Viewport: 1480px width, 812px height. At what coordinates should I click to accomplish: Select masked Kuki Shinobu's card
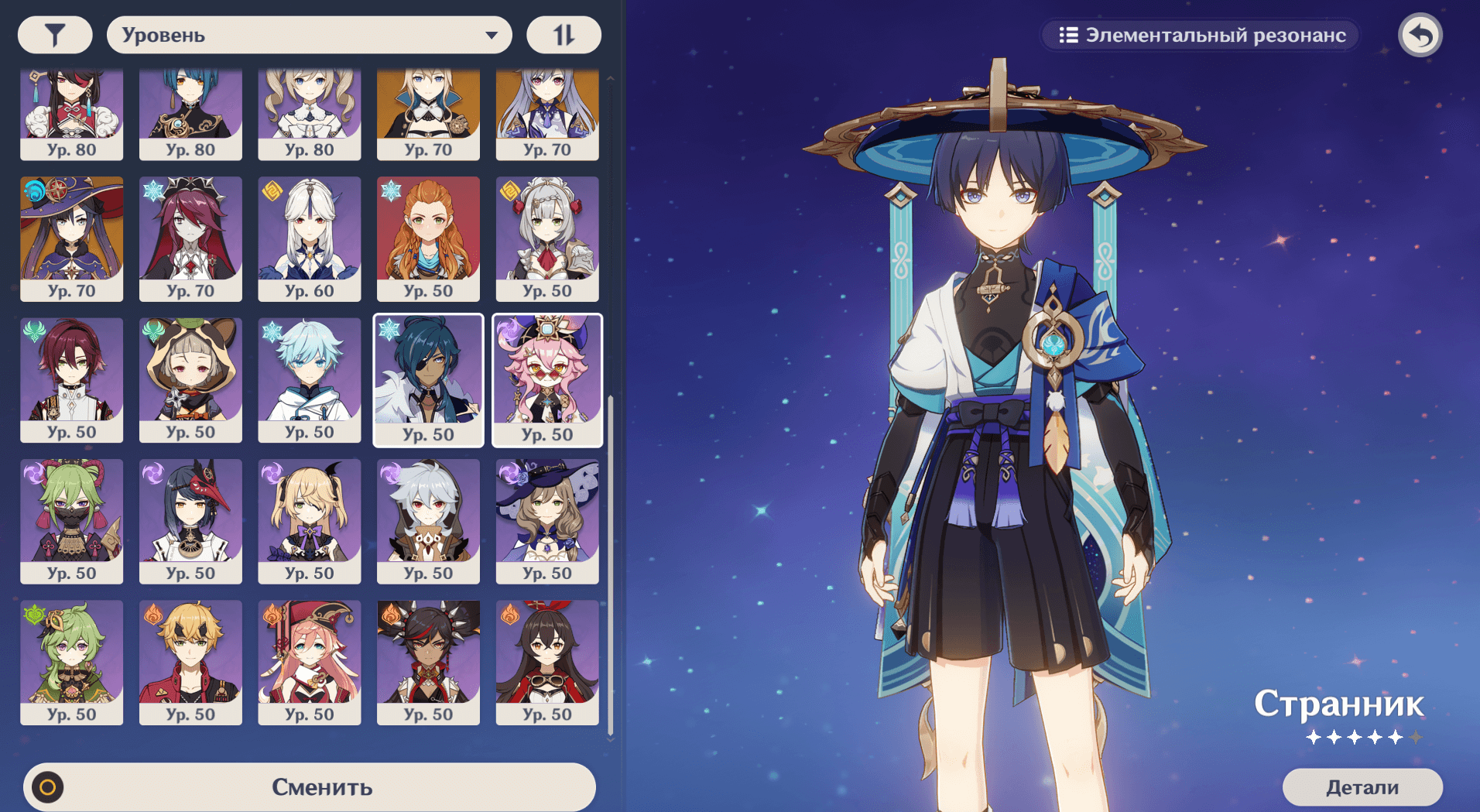(x=71, y=520)
